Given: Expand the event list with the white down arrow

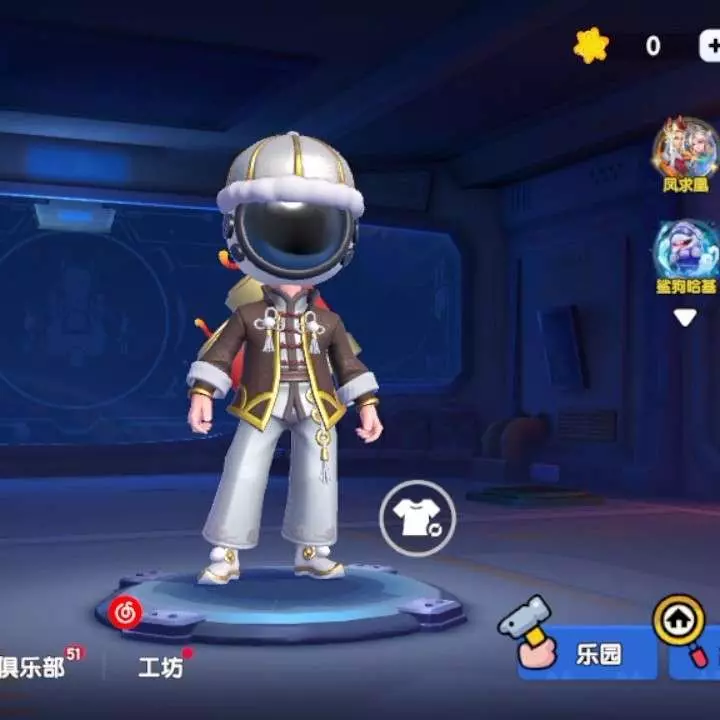Looking at the screenshot, I should 685,318.
